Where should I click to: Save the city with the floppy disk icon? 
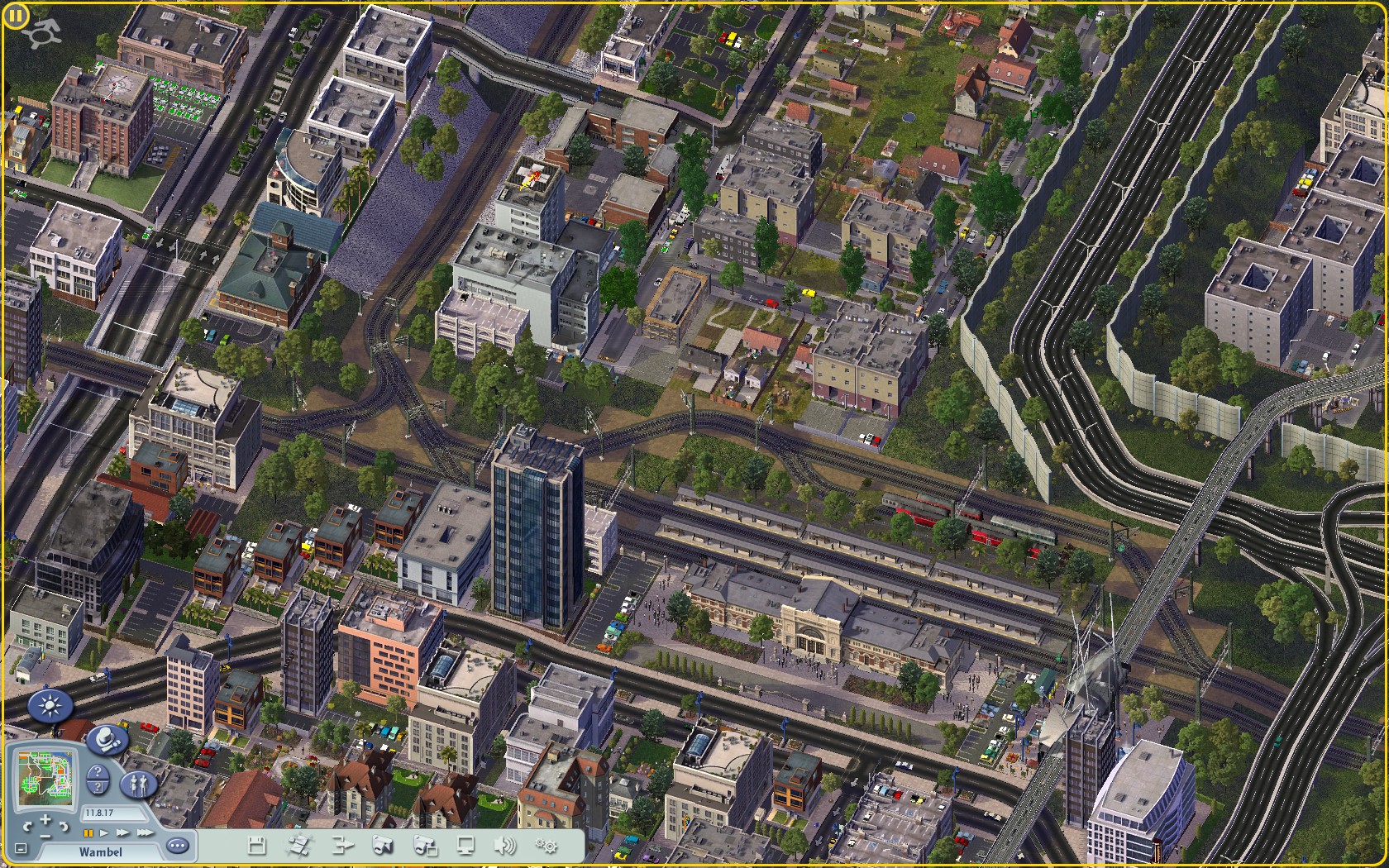click(x=257, y=845)
